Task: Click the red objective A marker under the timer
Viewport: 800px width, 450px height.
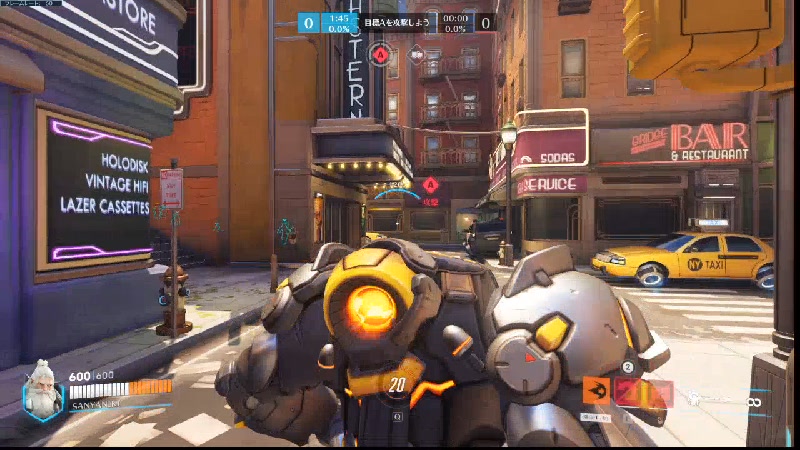Action: pyautogui.click(x=381, y=53)
